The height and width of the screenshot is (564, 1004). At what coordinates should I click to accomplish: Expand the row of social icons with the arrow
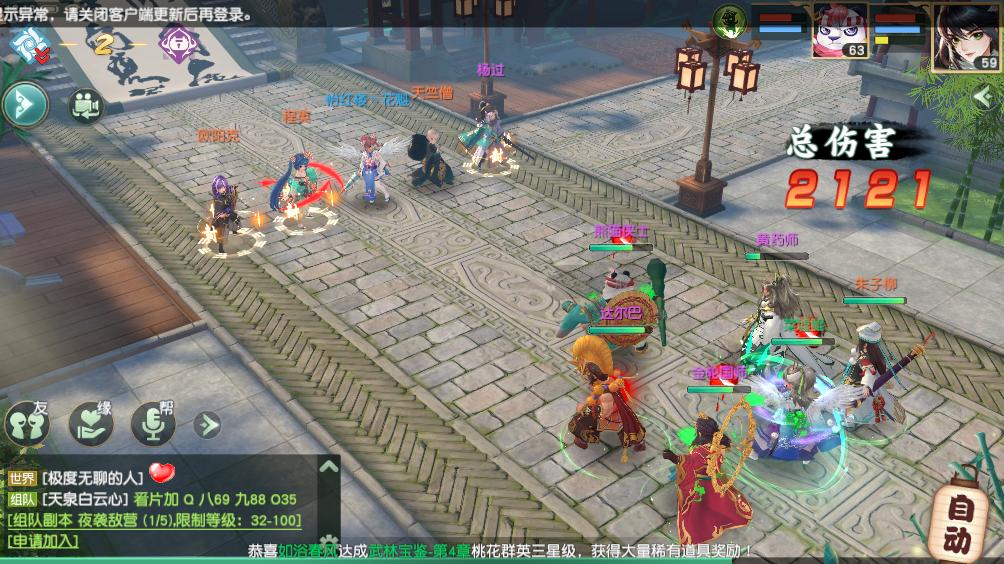tap(207, 425)
